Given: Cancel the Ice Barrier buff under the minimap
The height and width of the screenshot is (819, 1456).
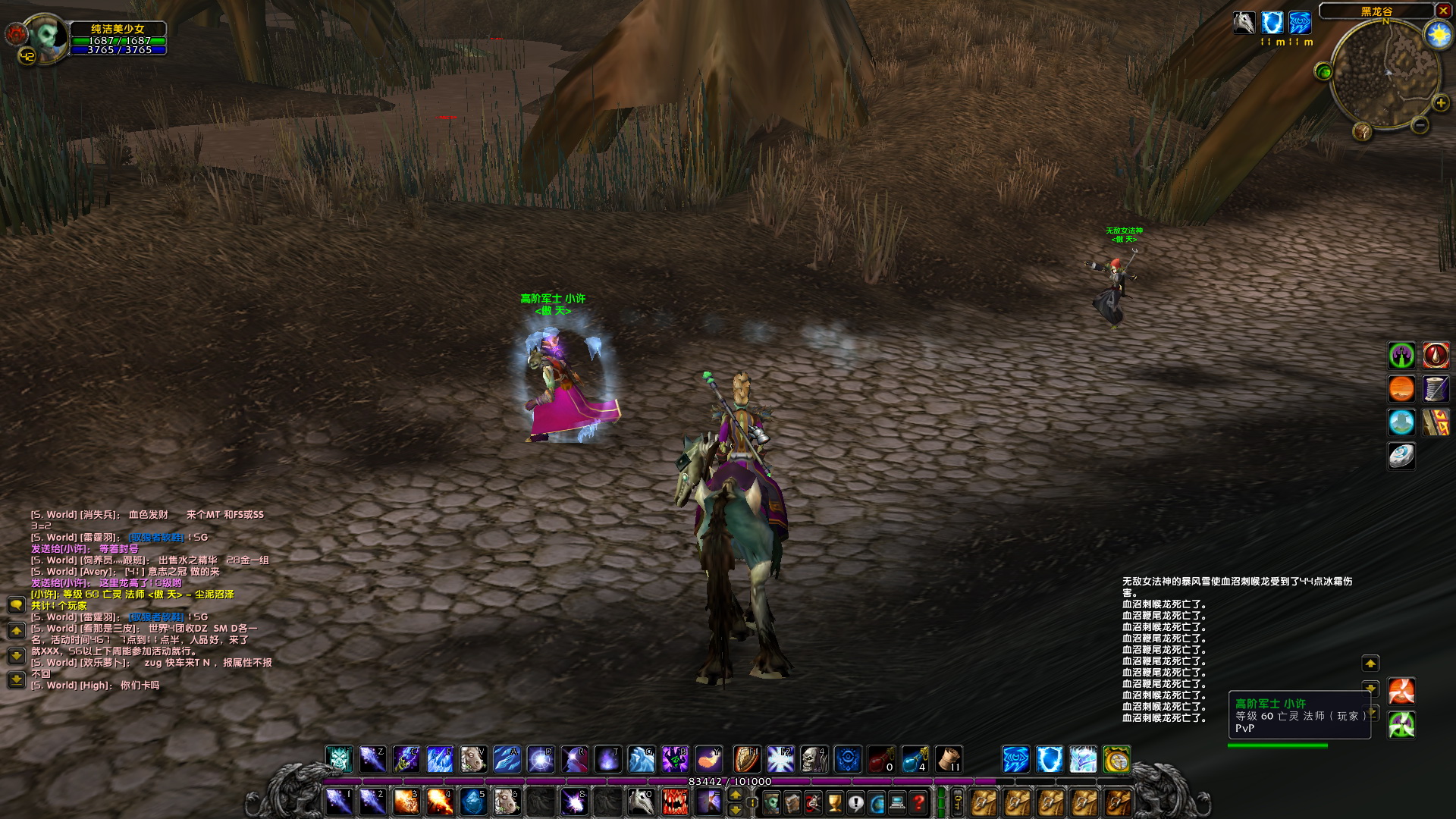Looking at the screenshot, I should 1272,24.
